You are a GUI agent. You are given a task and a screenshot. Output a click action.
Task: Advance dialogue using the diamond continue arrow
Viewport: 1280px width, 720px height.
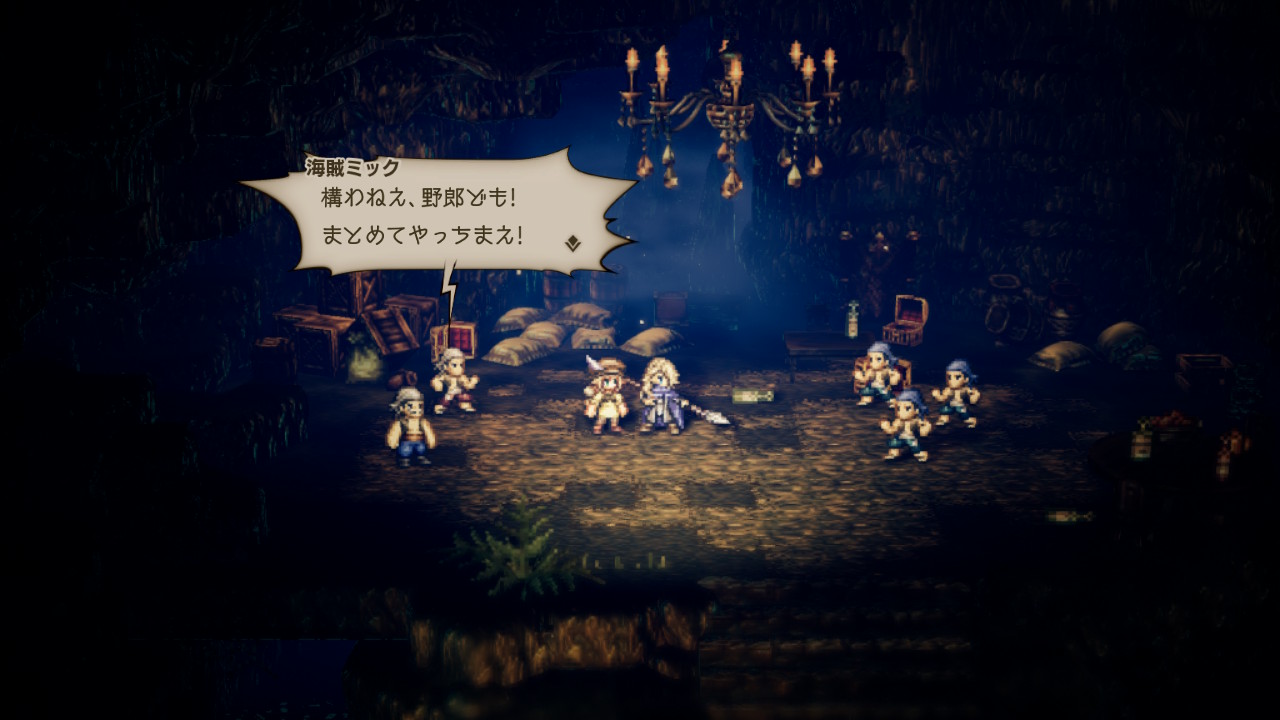pos(573,243)
